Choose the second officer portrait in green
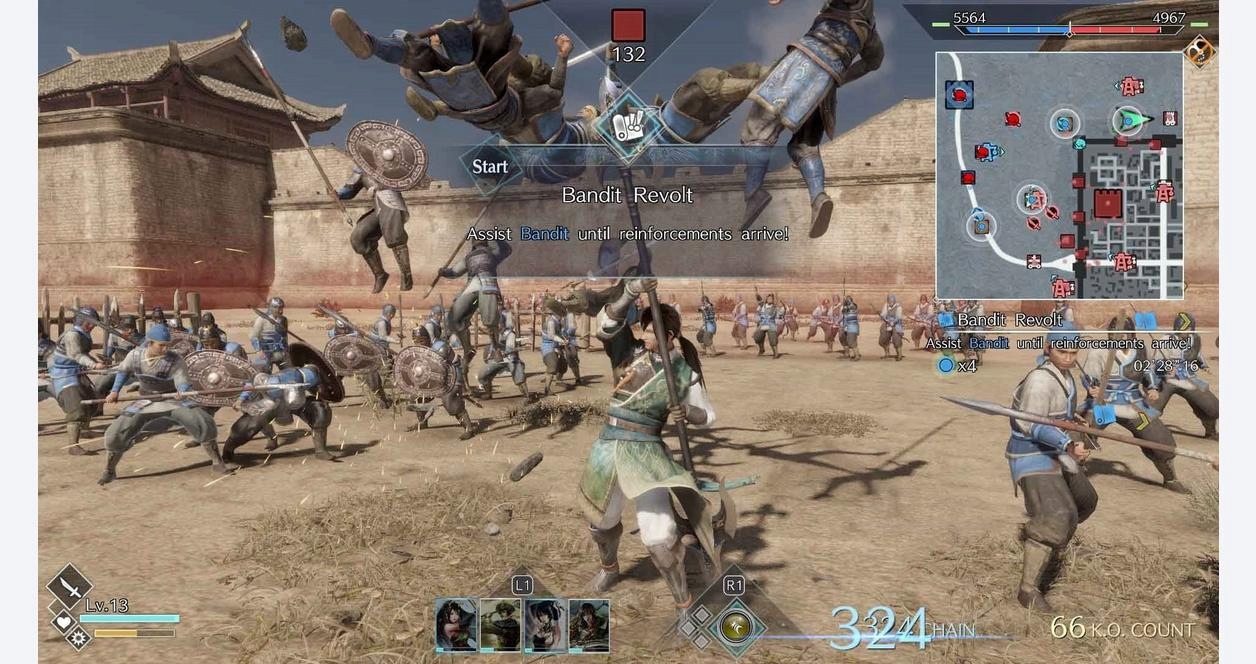 [500, 626]
